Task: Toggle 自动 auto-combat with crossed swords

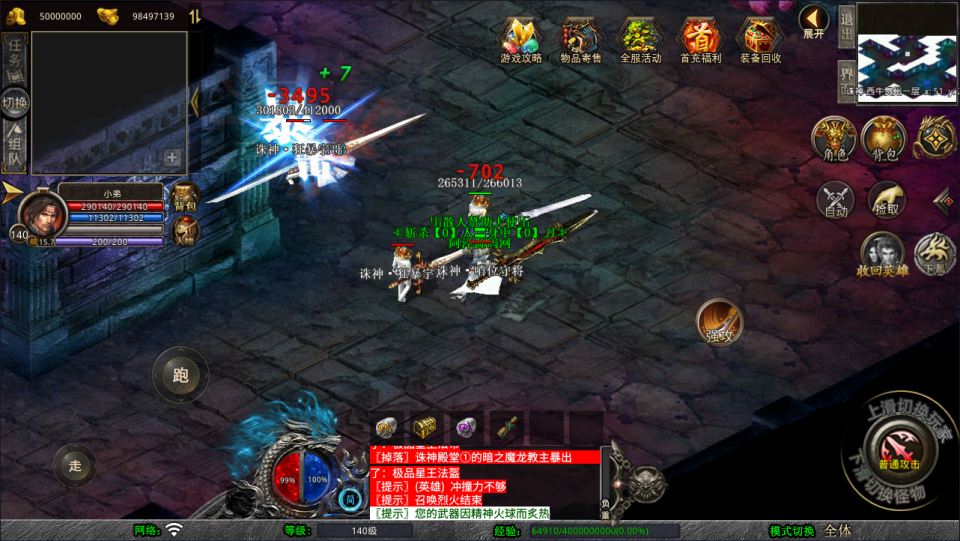Action: click(x=835, y=200)
